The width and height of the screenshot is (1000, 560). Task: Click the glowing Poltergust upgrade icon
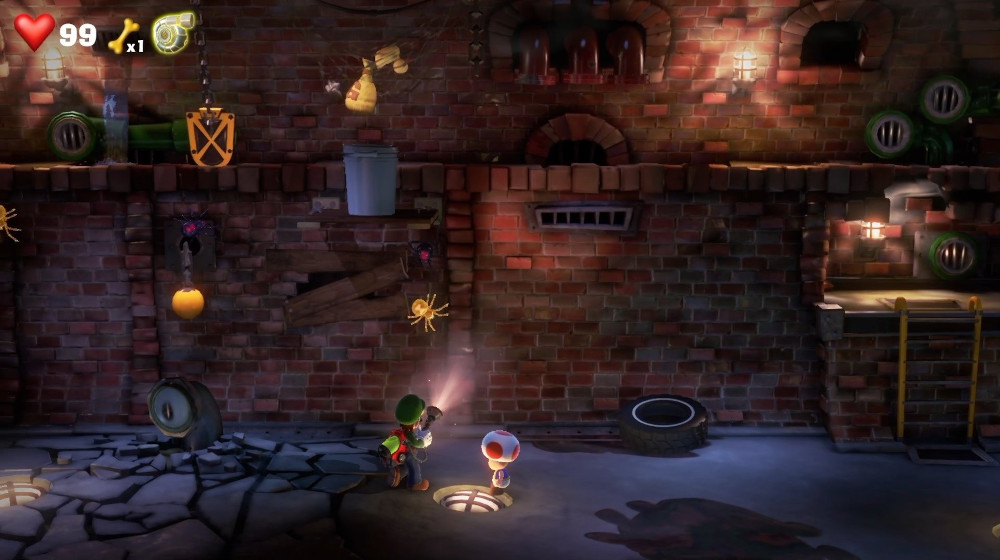click(173, 33)
